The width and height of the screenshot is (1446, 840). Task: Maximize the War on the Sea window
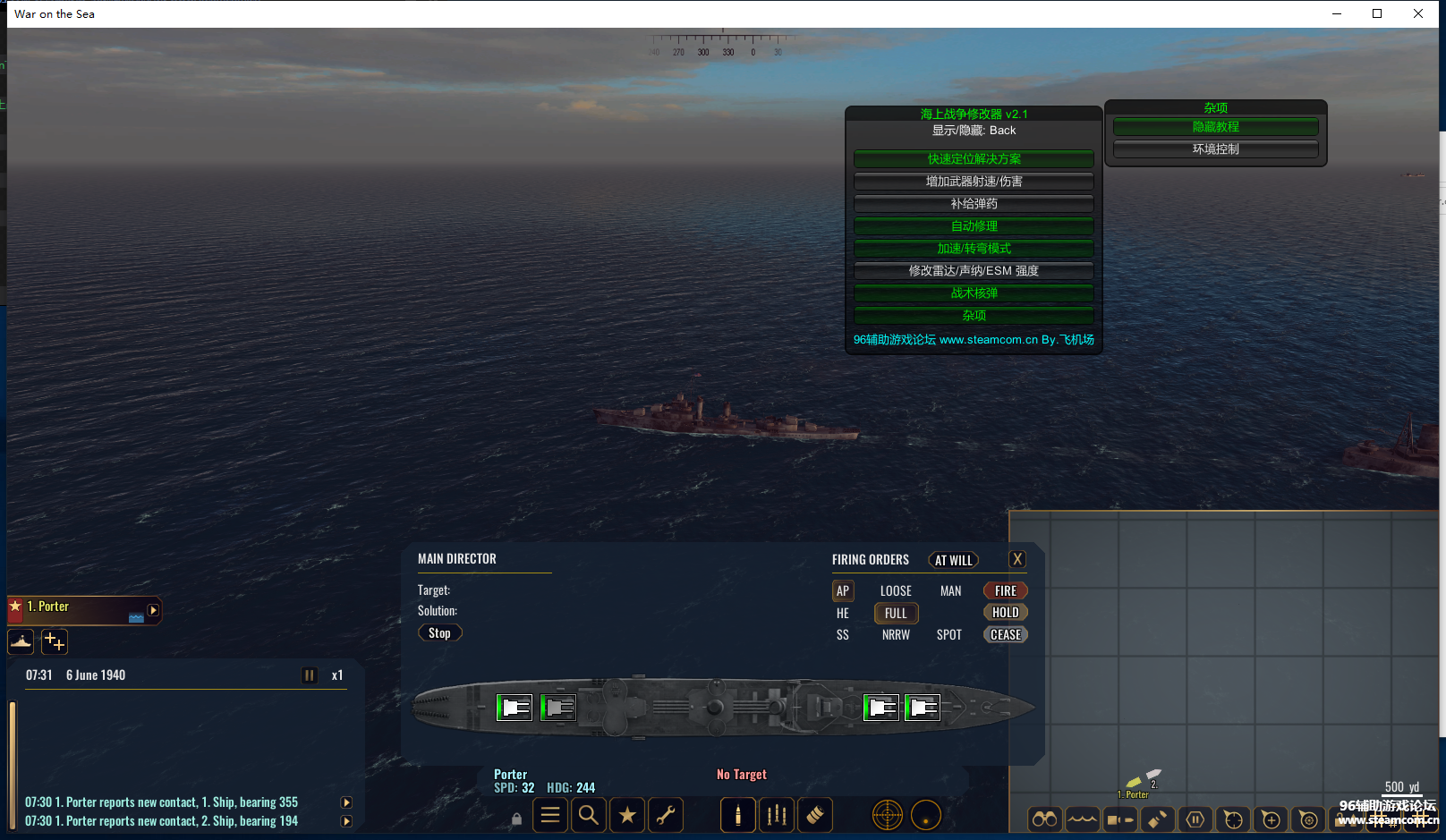pyautogui.click(x=1377, y=13)
